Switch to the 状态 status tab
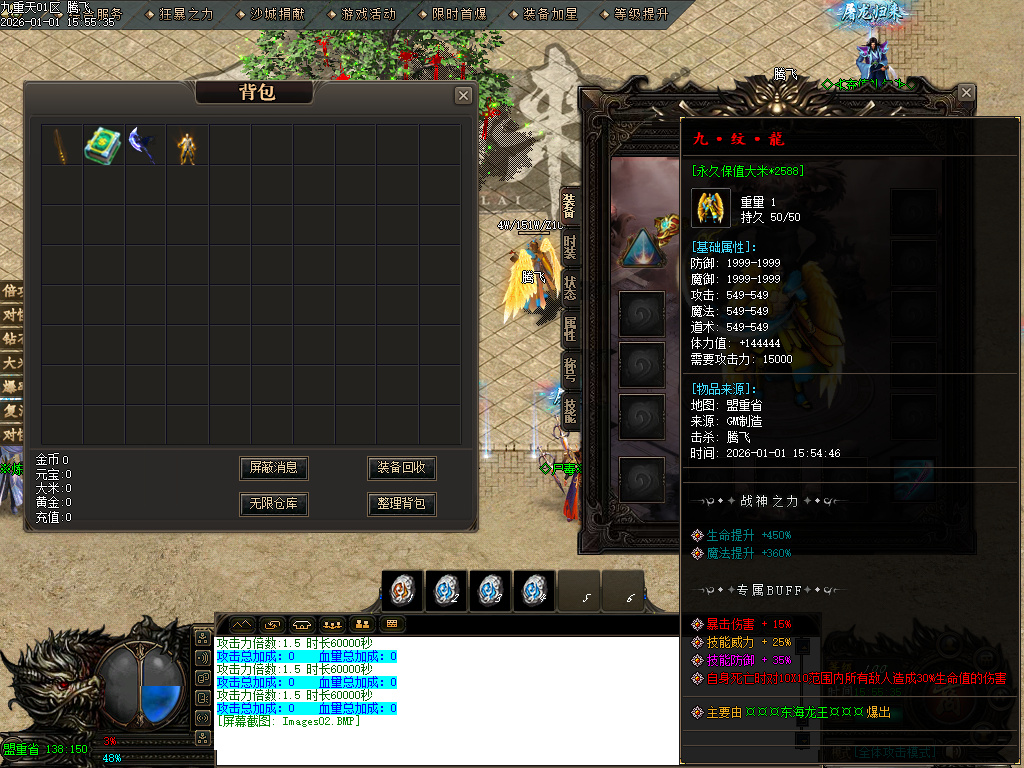 [569, 288]
